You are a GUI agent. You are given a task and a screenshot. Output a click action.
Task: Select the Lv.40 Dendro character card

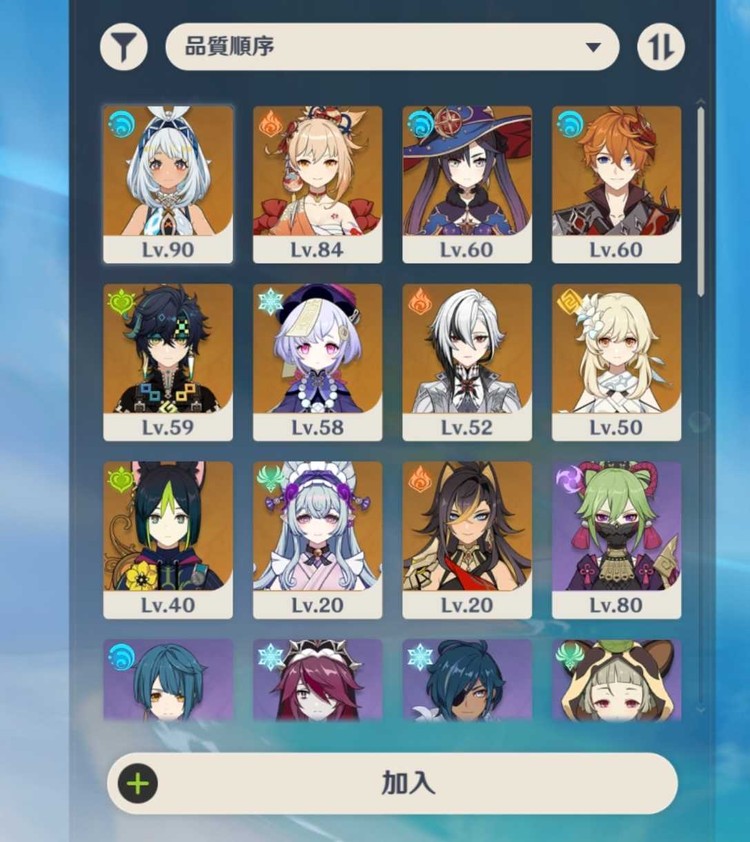pyautogui.click(x=168, y=539)
